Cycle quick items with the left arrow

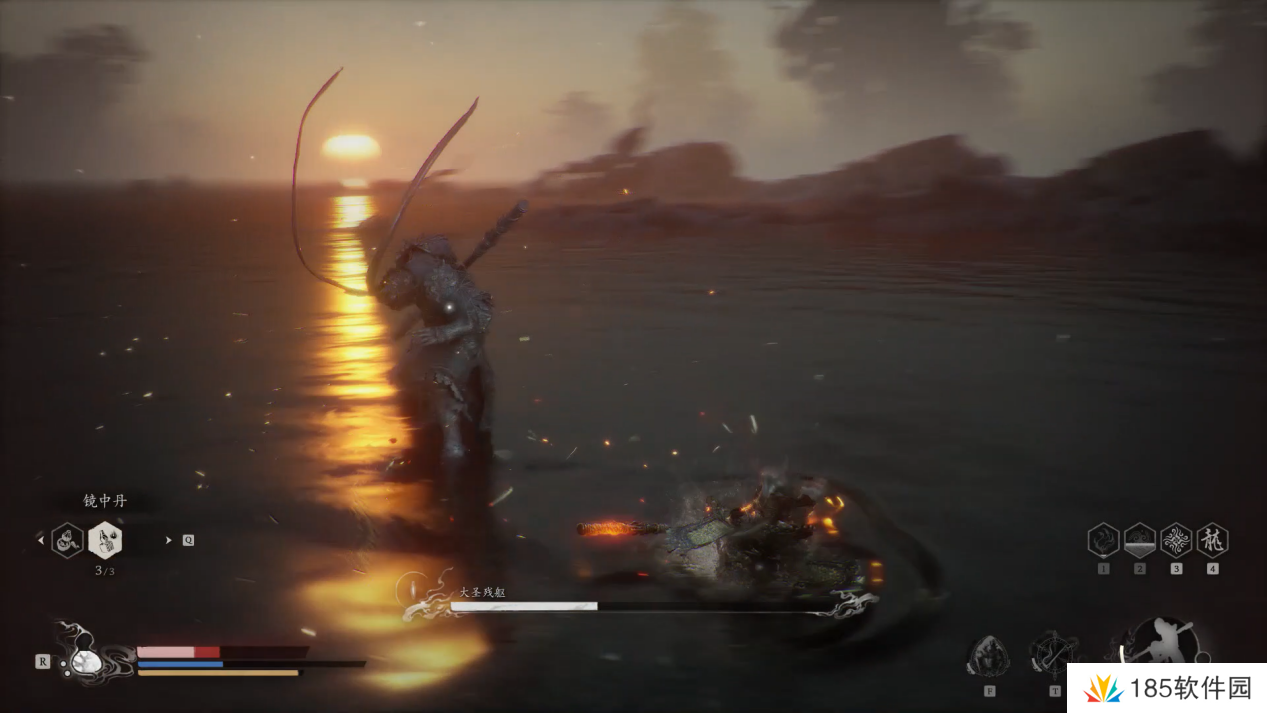coord(41,540)
